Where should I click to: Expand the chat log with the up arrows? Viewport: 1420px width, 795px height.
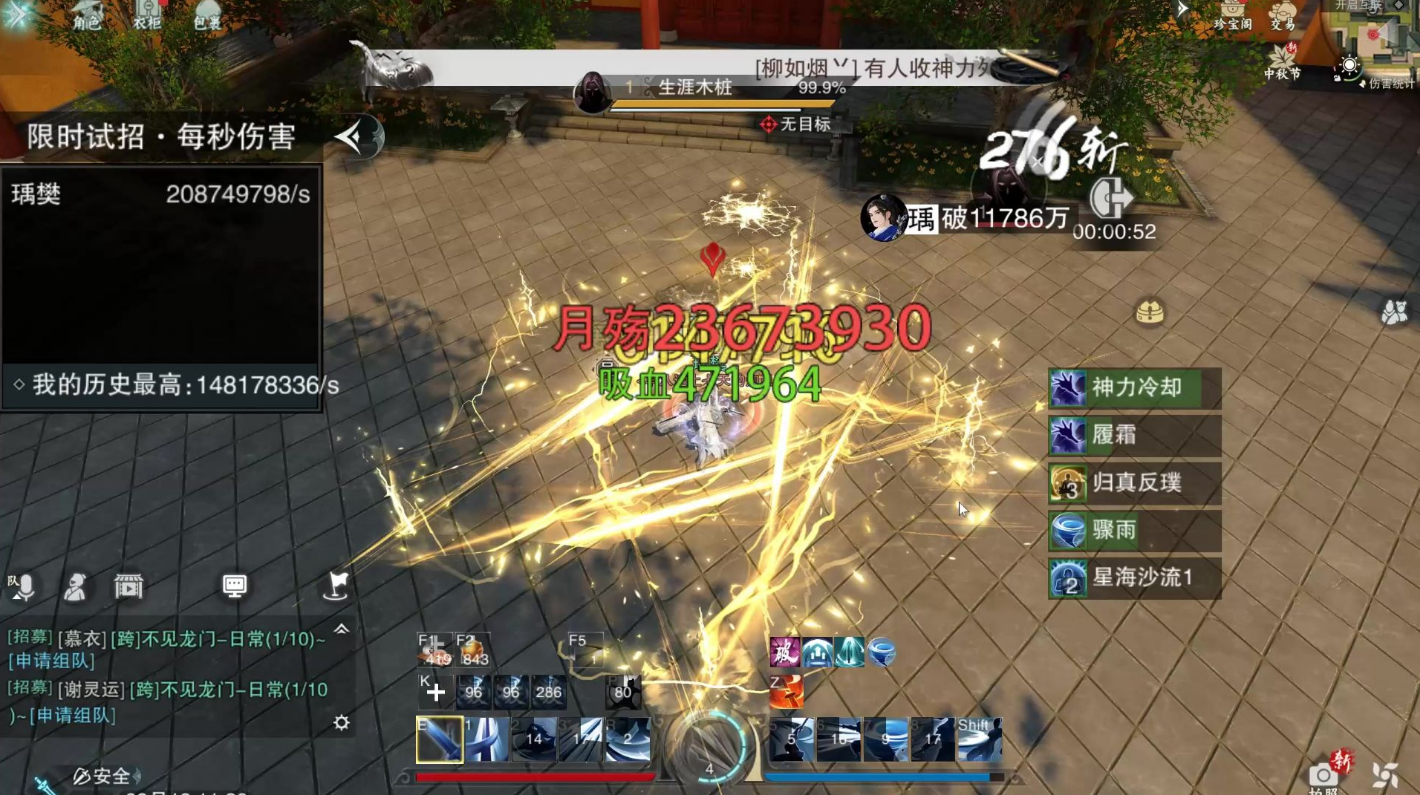[x=341, y=629]
